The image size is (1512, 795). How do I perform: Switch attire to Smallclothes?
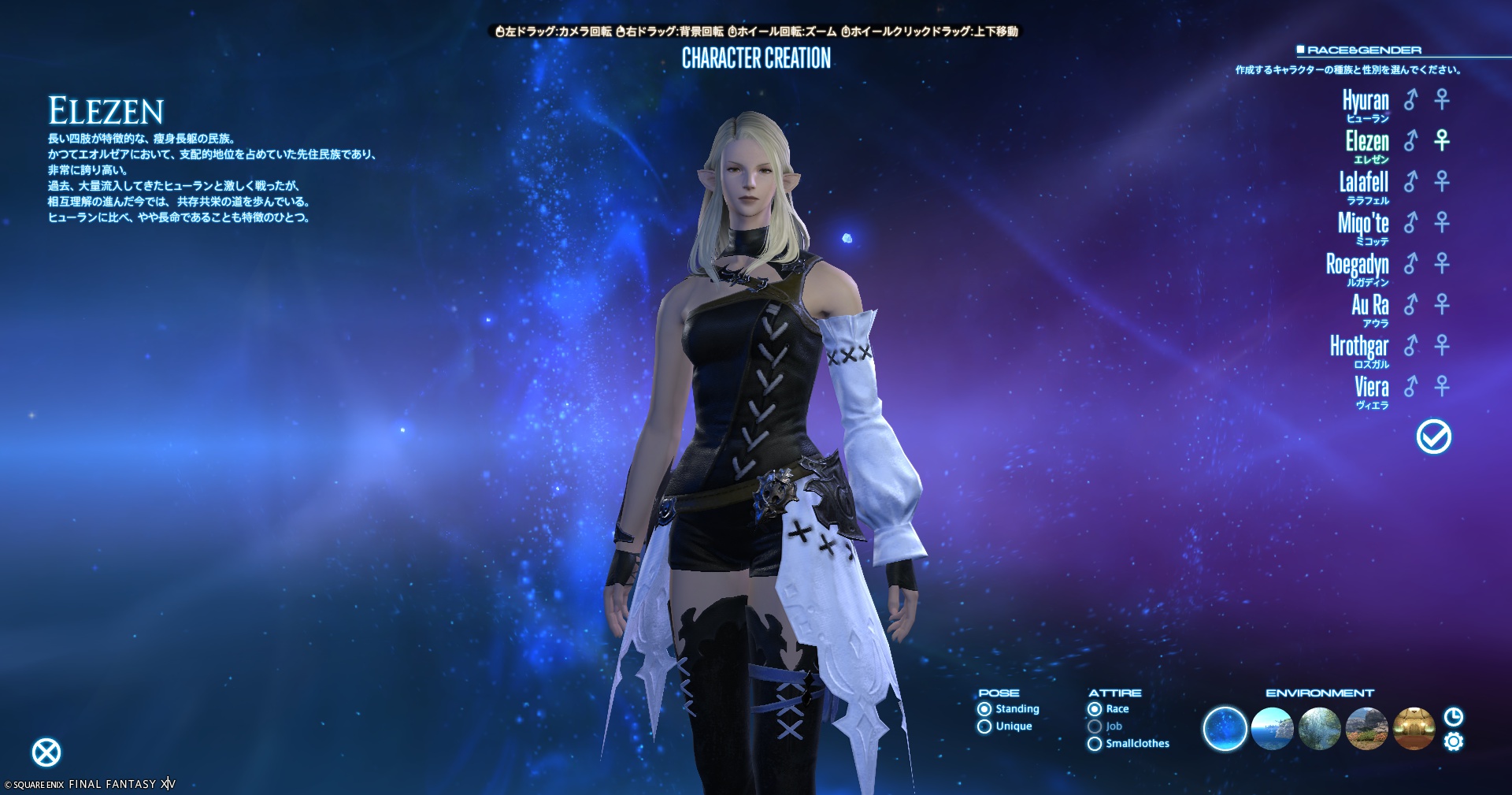(1095, 744)
